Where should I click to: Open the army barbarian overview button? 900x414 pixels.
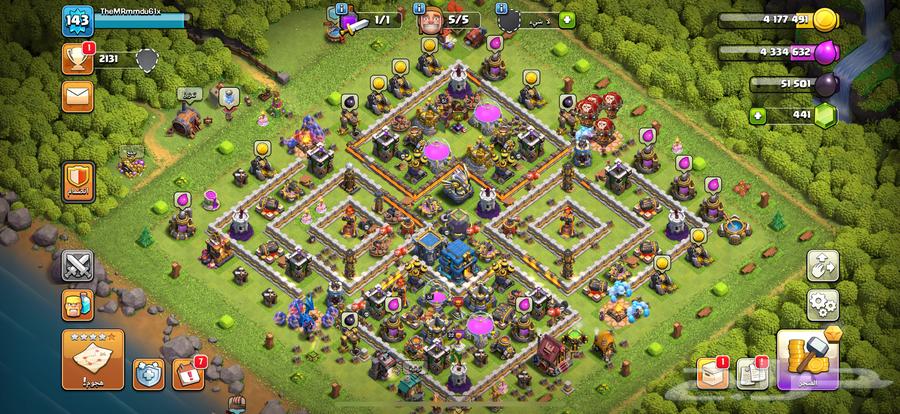click(78, 303)
